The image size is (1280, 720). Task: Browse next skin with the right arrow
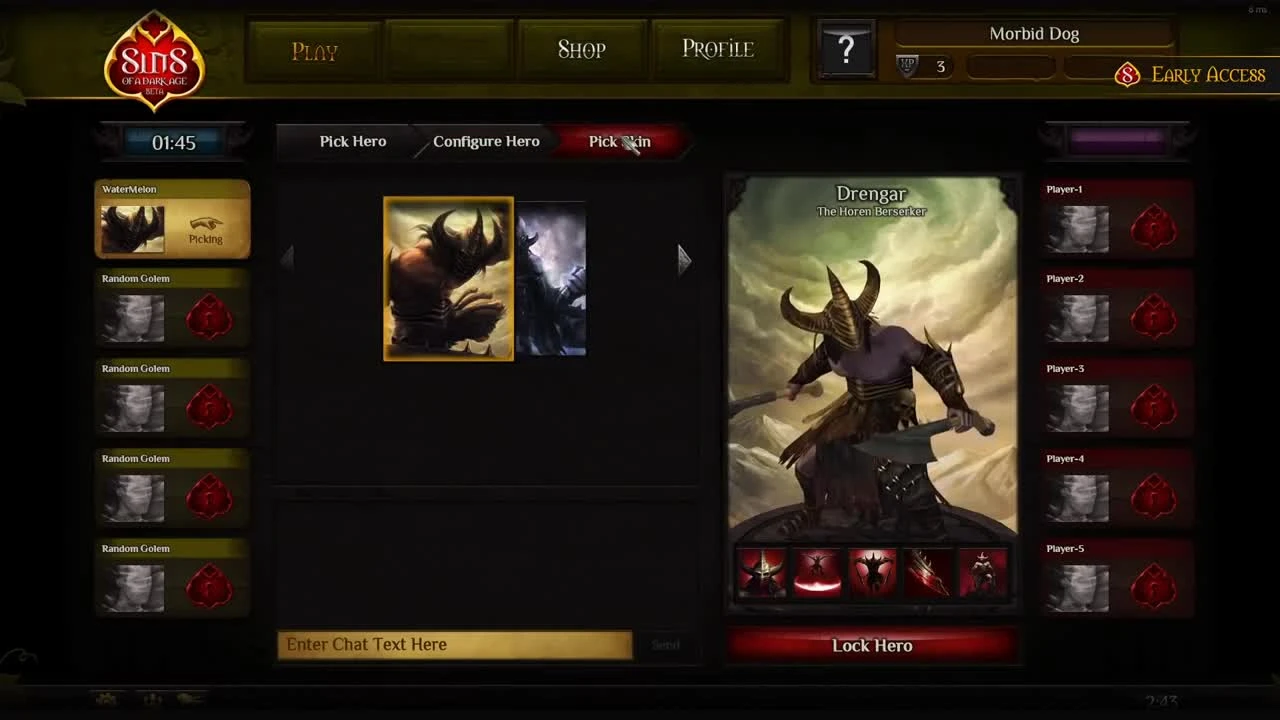tap(684, 260)
